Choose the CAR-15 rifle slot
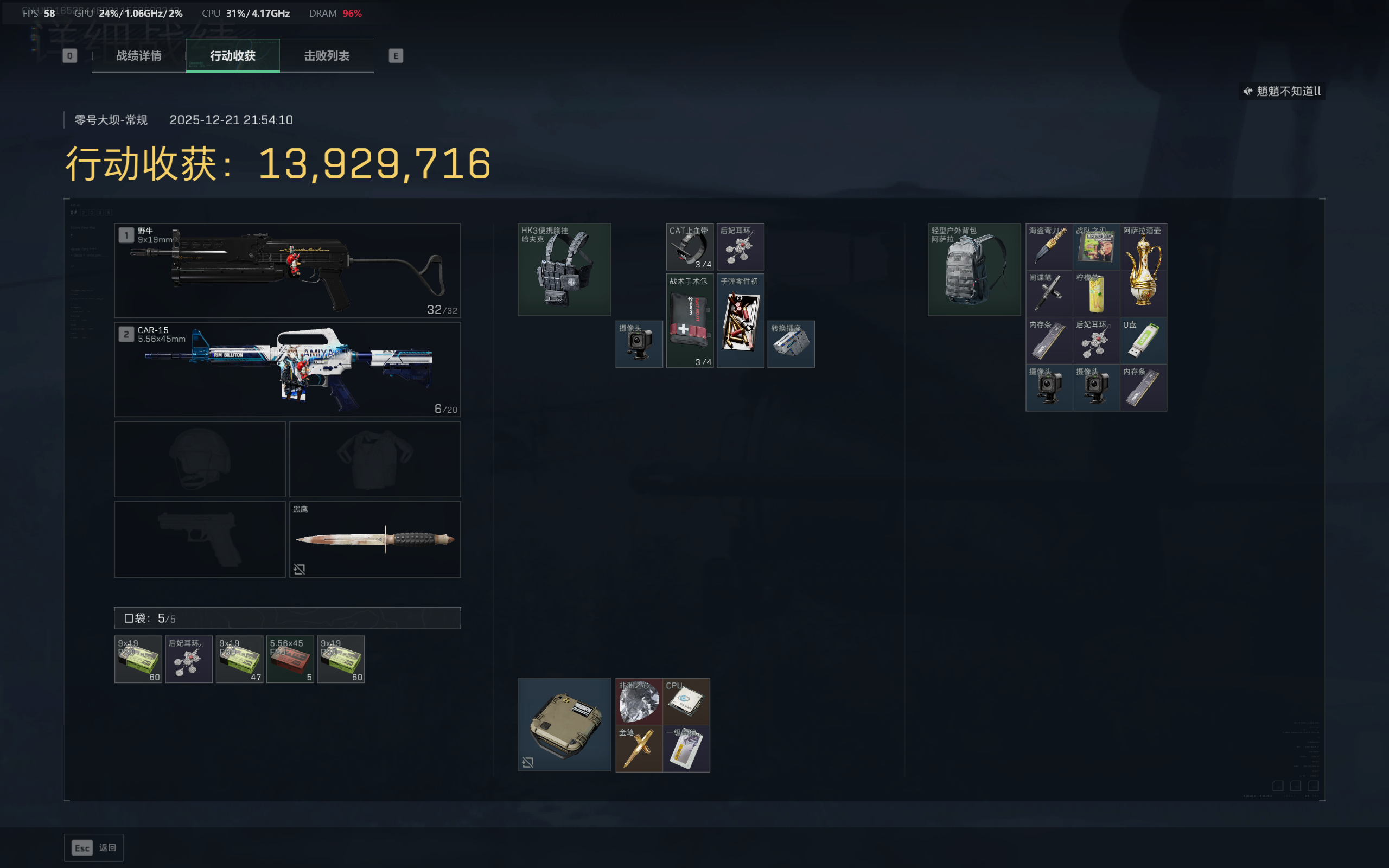Viewport: 1389px width, 868px height. pos(287,369)
